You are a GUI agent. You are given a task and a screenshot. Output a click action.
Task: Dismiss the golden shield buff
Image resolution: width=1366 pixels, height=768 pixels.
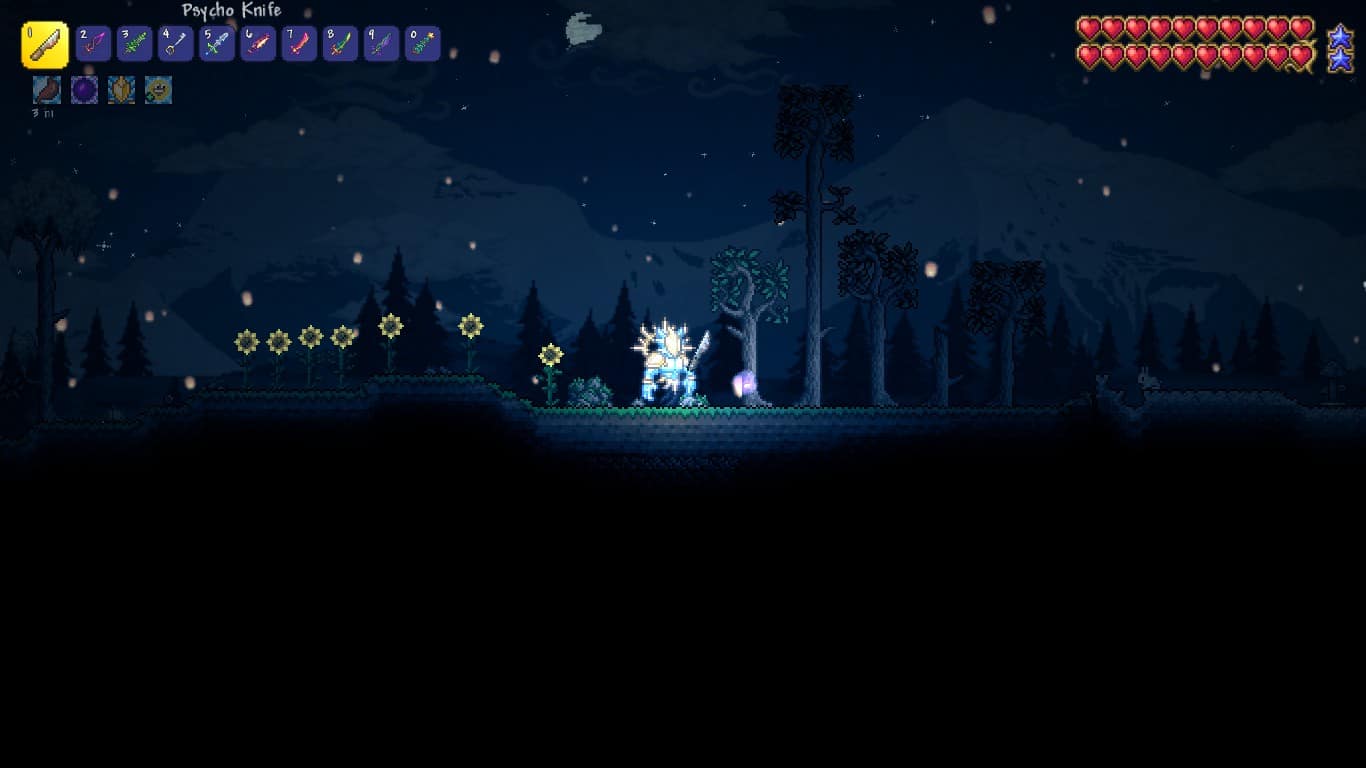point(121,90)
